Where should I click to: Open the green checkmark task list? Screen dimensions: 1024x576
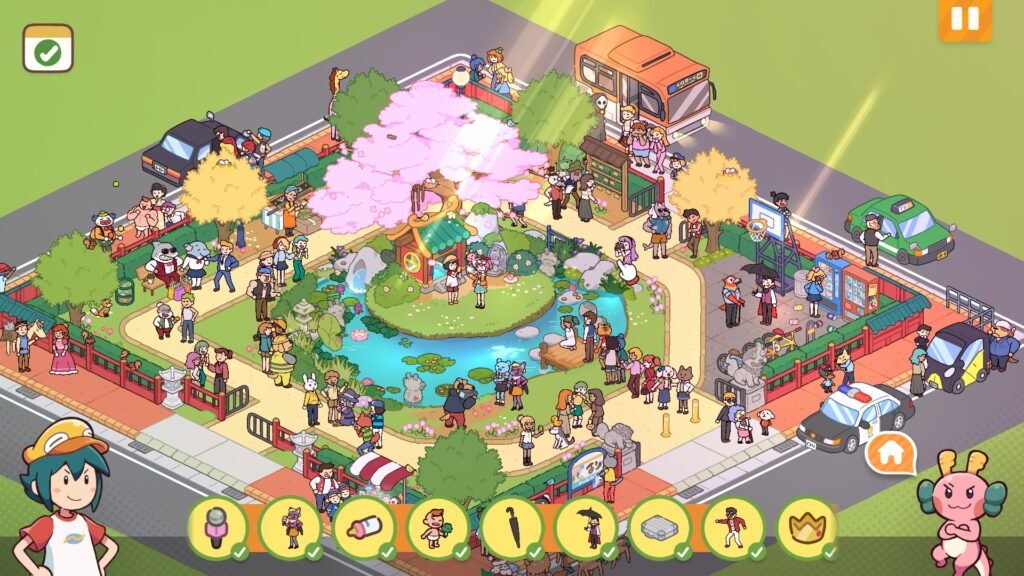48,48
